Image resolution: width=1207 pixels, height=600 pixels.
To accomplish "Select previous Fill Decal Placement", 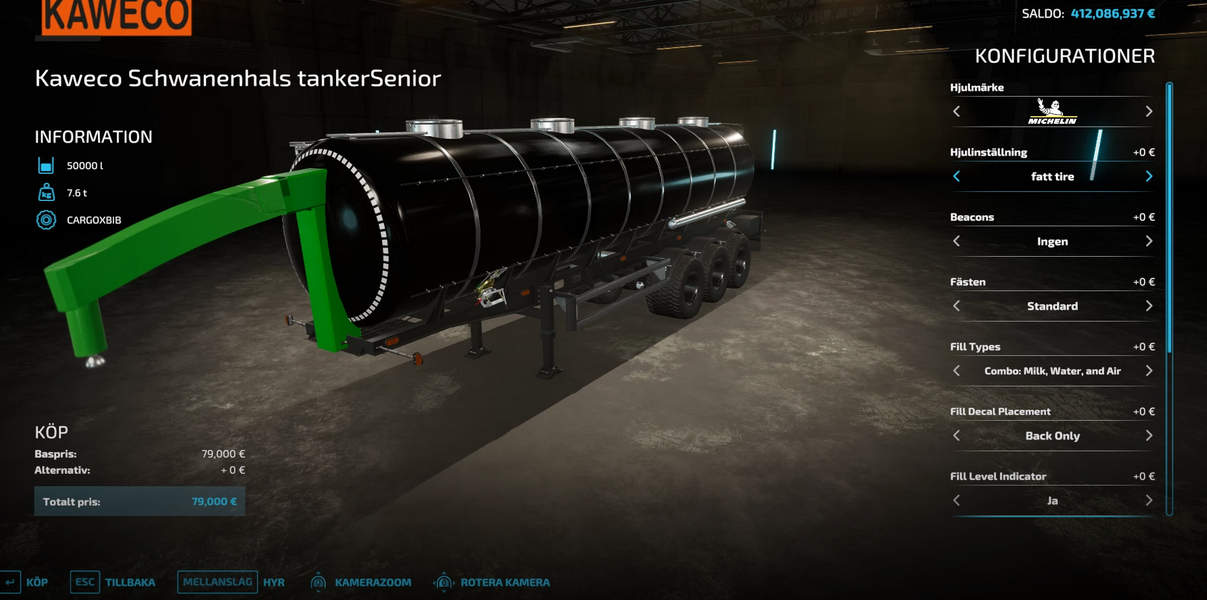I will pos(957,436).
